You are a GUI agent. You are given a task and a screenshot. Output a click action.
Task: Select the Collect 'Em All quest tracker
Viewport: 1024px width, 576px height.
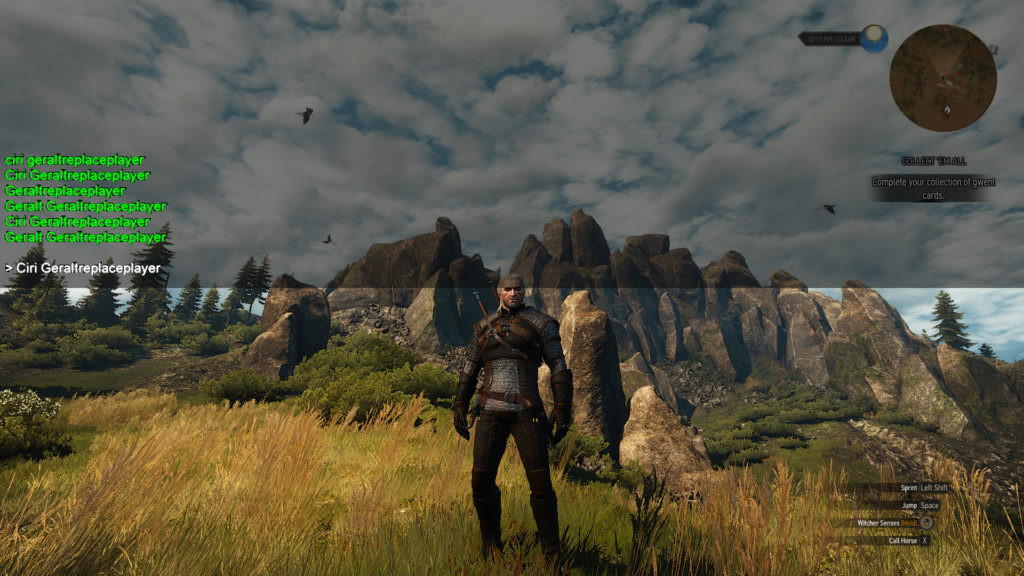pyautogui.click(x=933, y=161)
